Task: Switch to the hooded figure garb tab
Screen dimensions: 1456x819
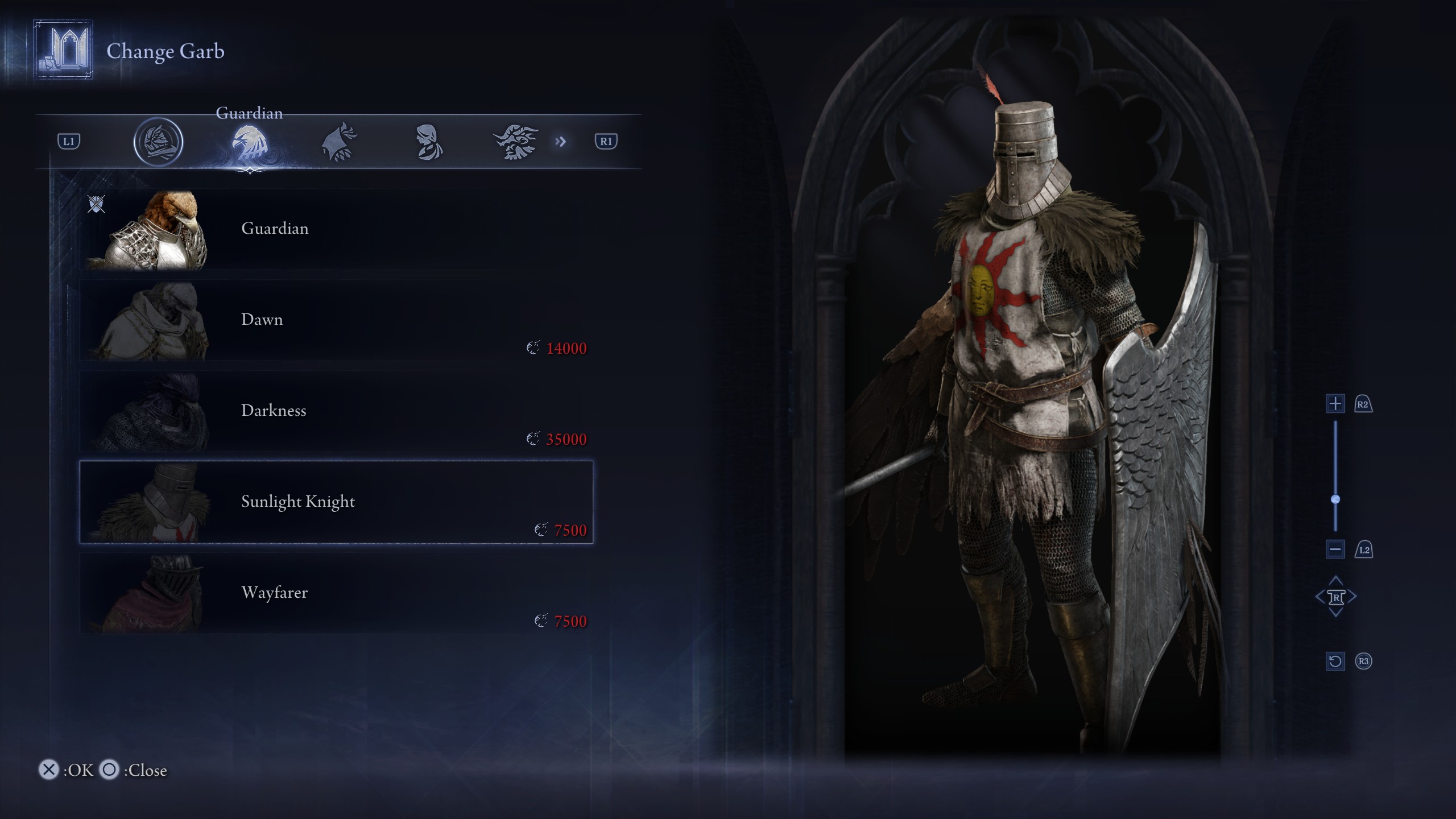Action: point(429,142)
